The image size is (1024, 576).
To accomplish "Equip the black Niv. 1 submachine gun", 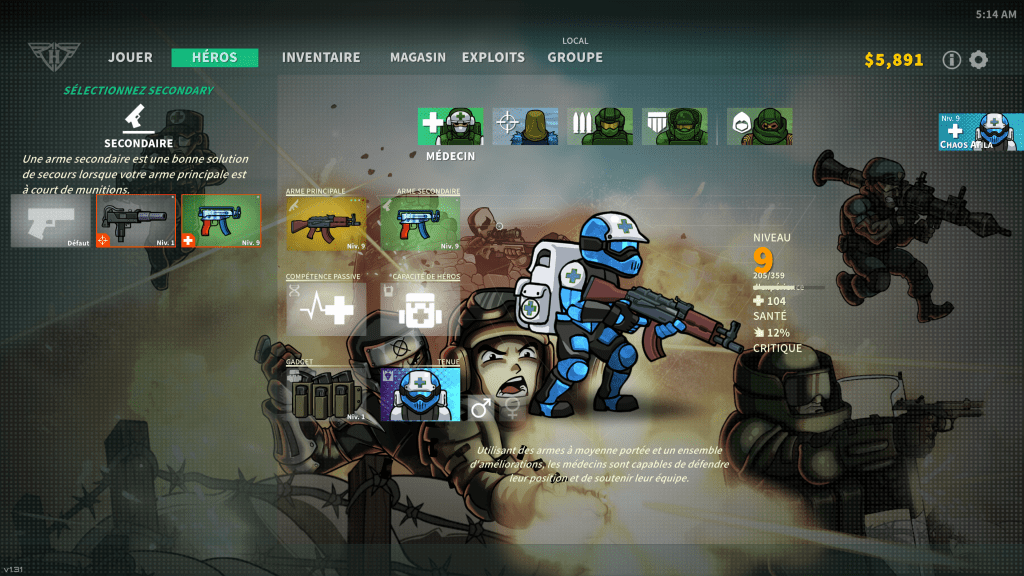I will (x=136, y=220).
